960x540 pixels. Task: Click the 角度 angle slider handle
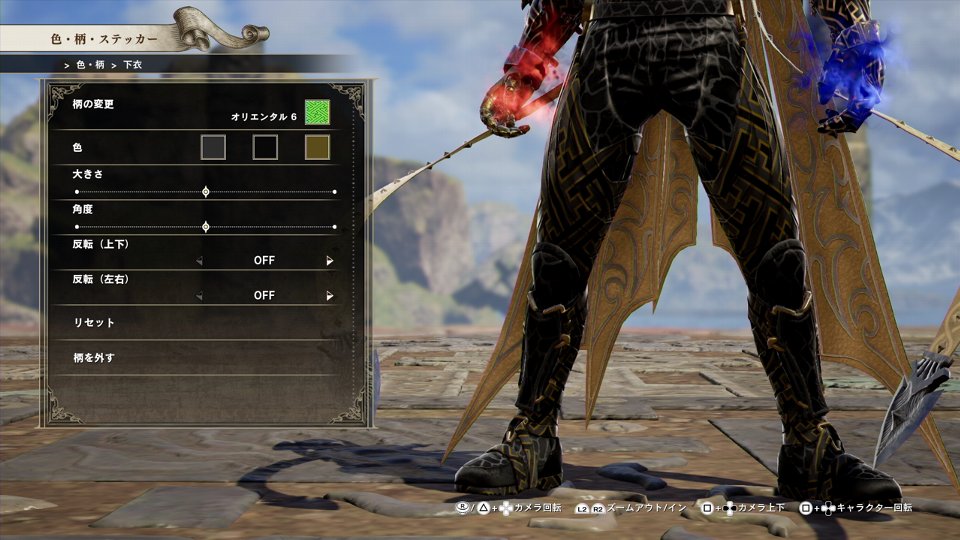point(206,227)
